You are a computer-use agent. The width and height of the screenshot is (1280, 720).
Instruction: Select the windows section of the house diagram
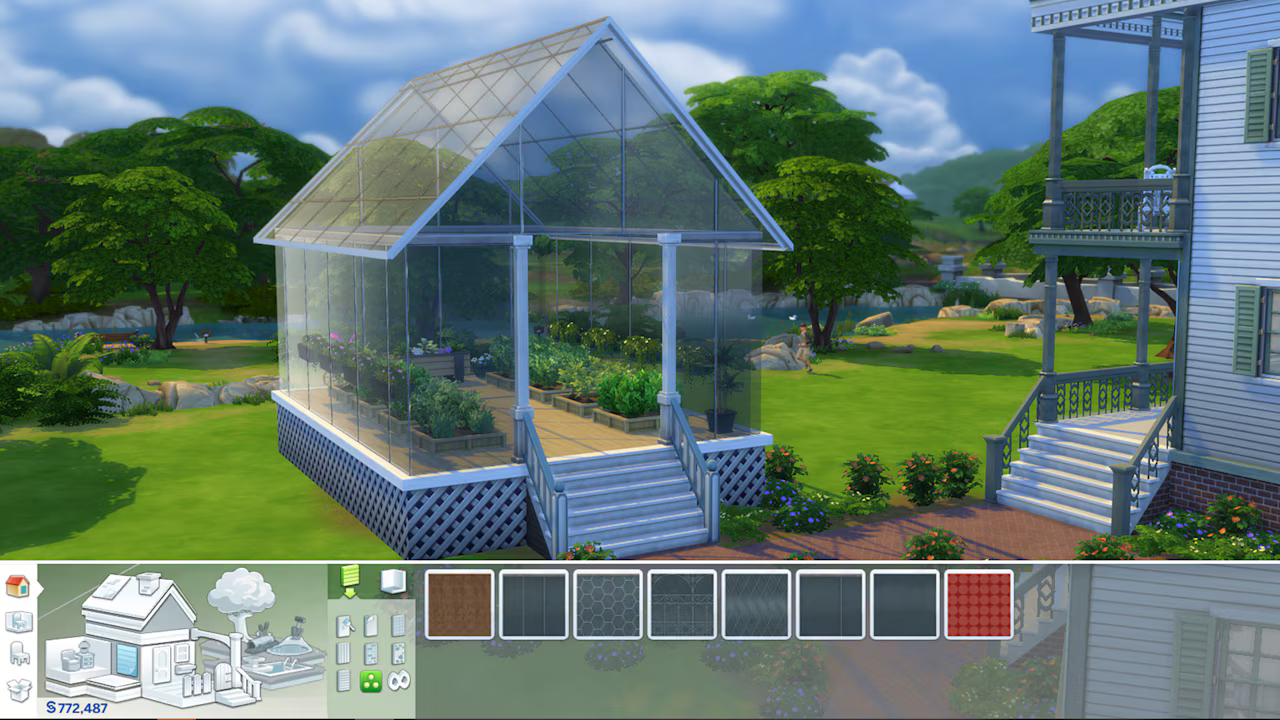[x=180, y=652]
